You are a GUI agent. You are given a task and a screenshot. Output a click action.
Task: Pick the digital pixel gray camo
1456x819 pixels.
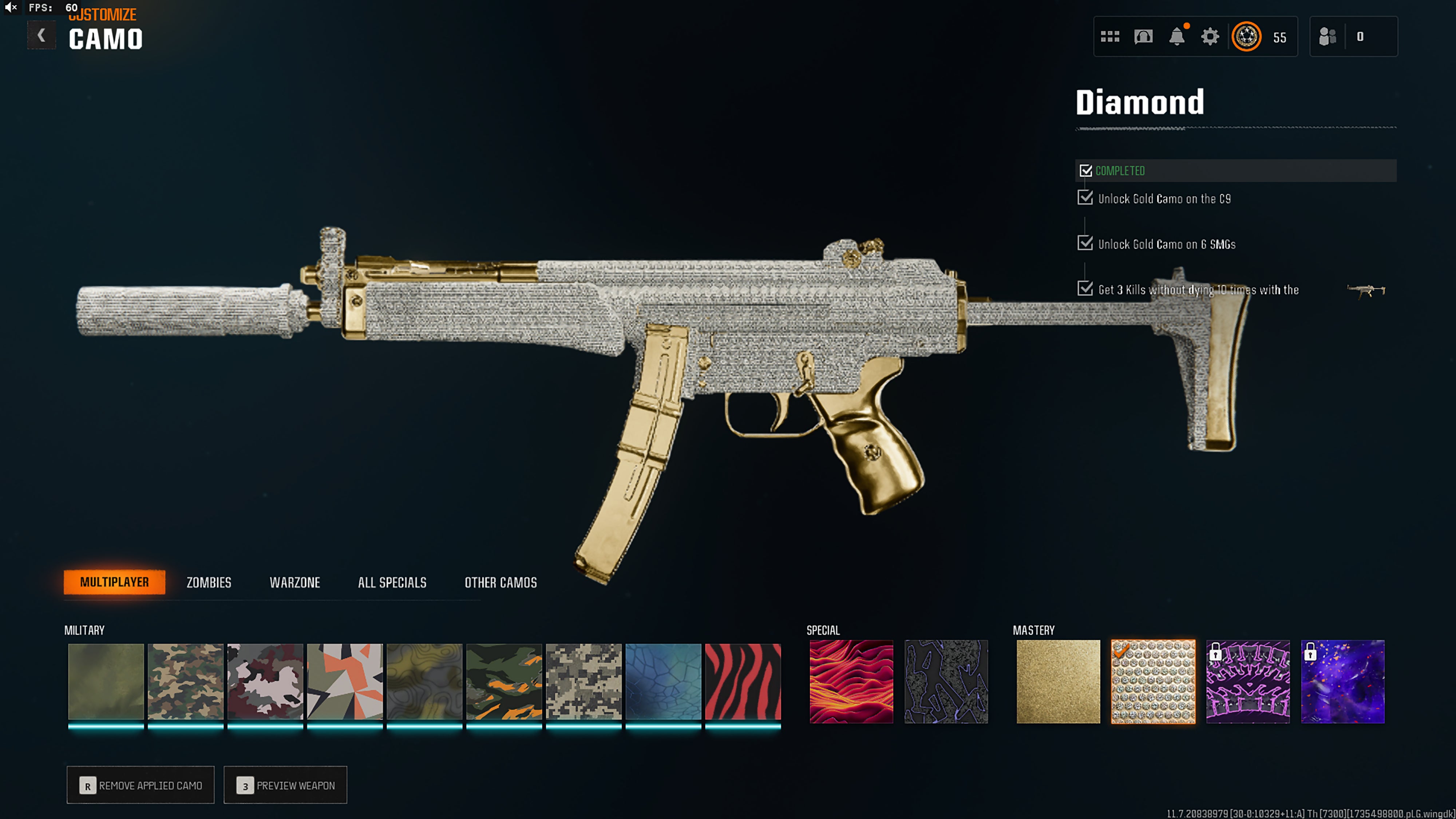583,682
